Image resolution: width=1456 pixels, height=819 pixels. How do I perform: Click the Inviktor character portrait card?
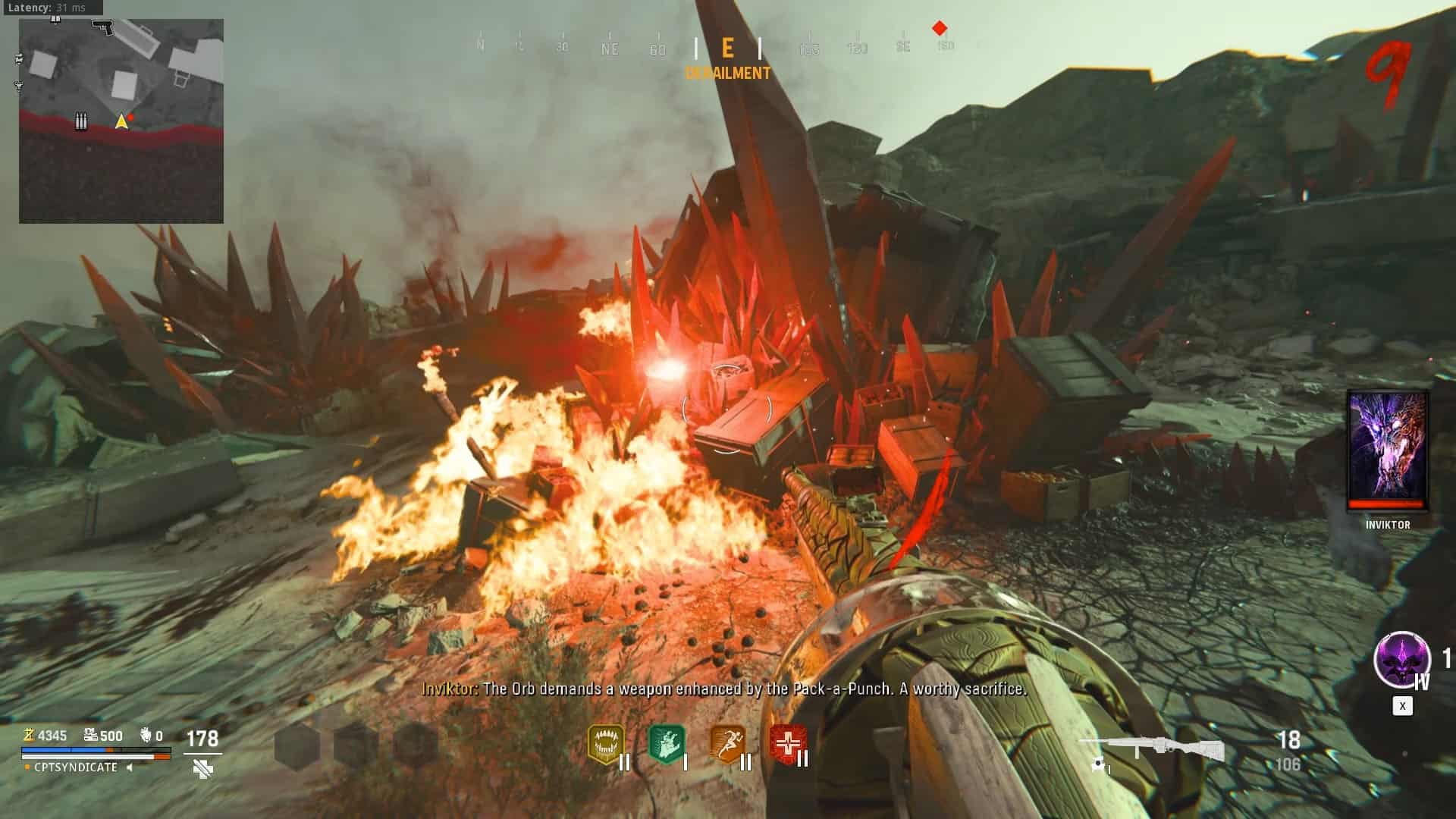(x=1387, y=451)
